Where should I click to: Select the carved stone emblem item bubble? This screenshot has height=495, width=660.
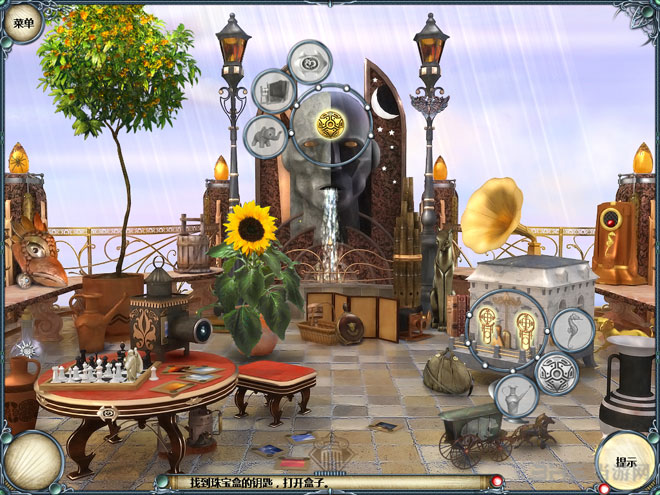(309, 62)
